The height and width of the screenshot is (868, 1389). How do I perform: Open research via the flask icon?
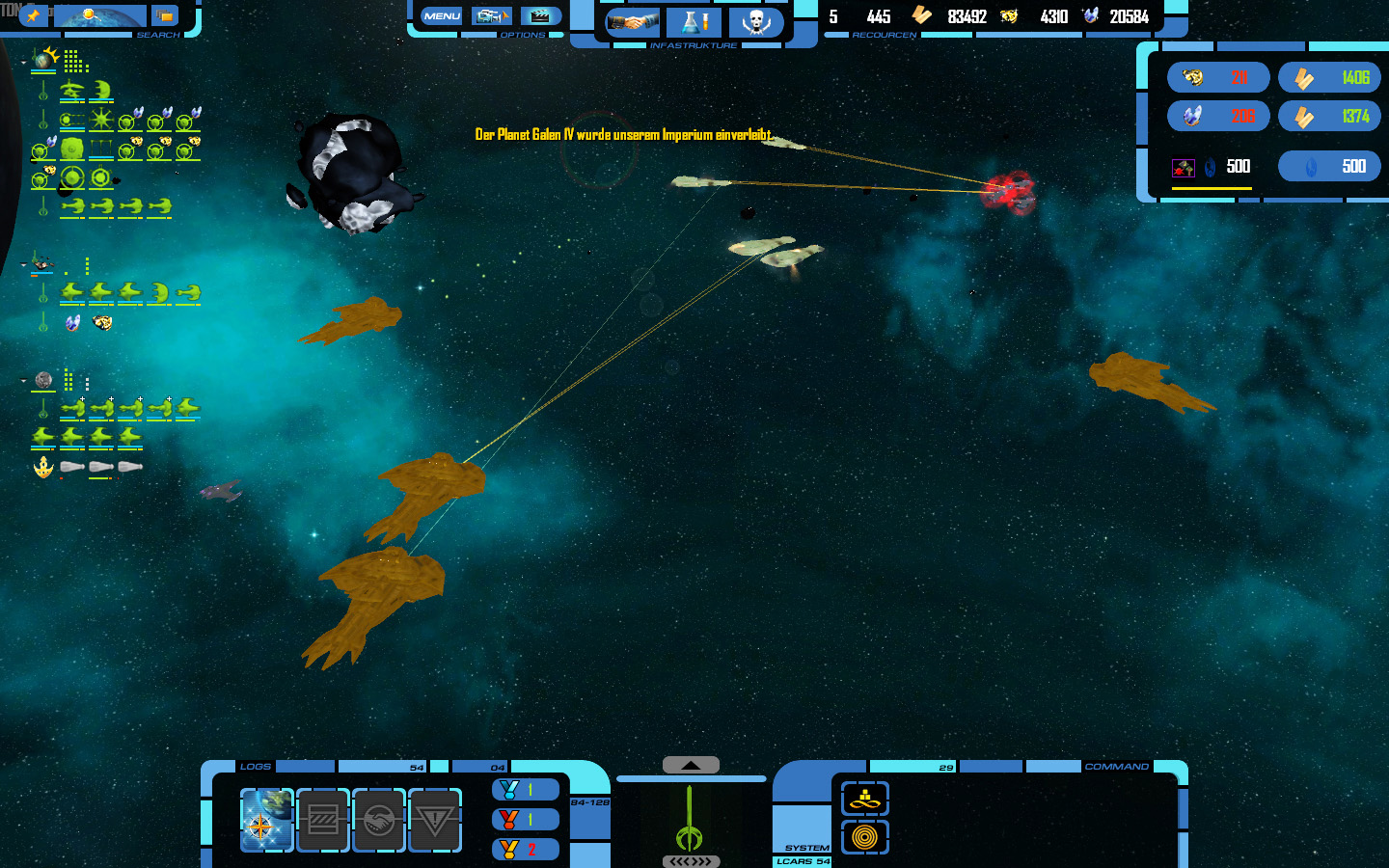coord(694,21)
